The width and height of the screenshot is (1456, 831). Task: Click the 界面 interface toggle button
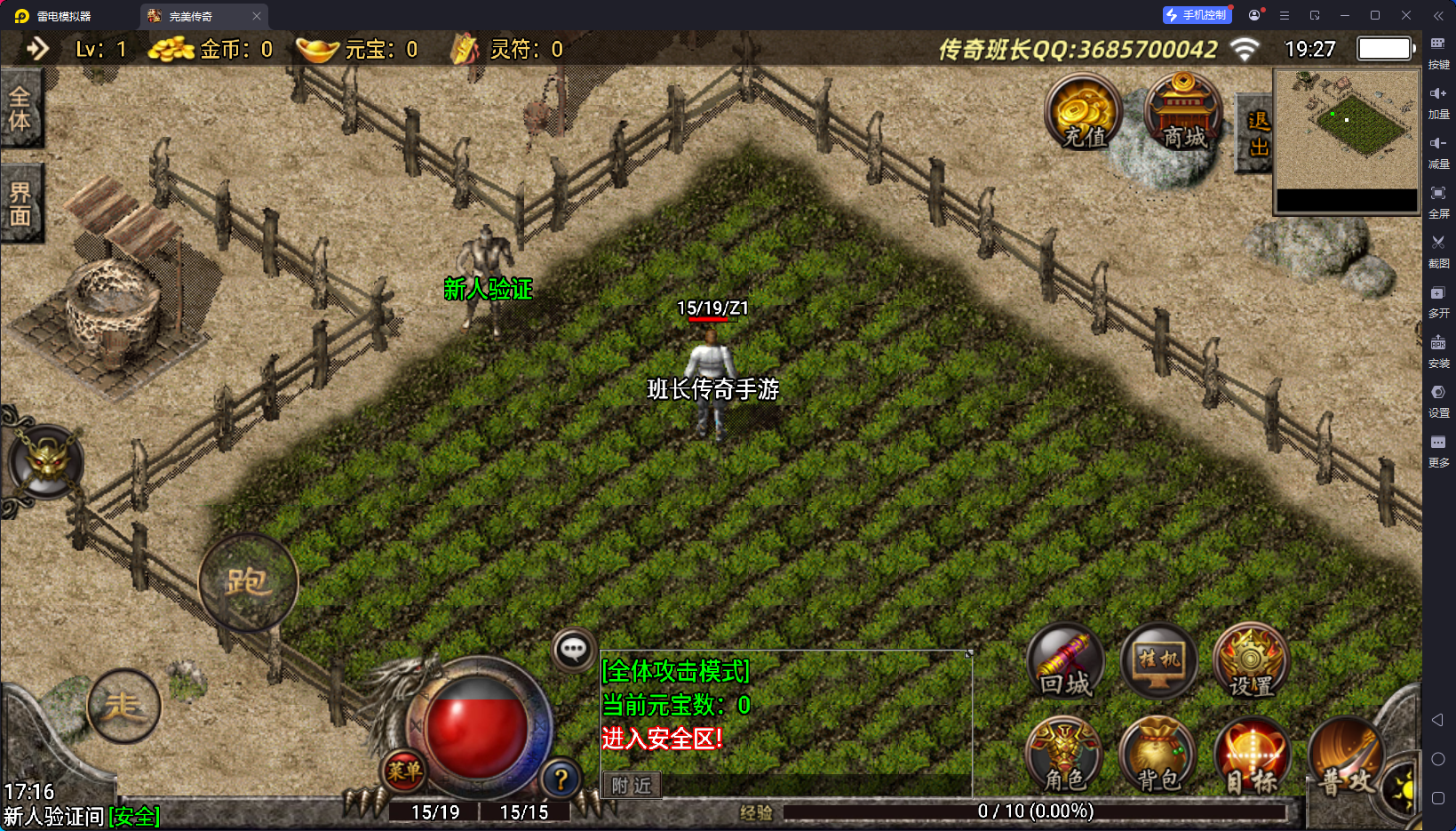(x=20, y=204)
